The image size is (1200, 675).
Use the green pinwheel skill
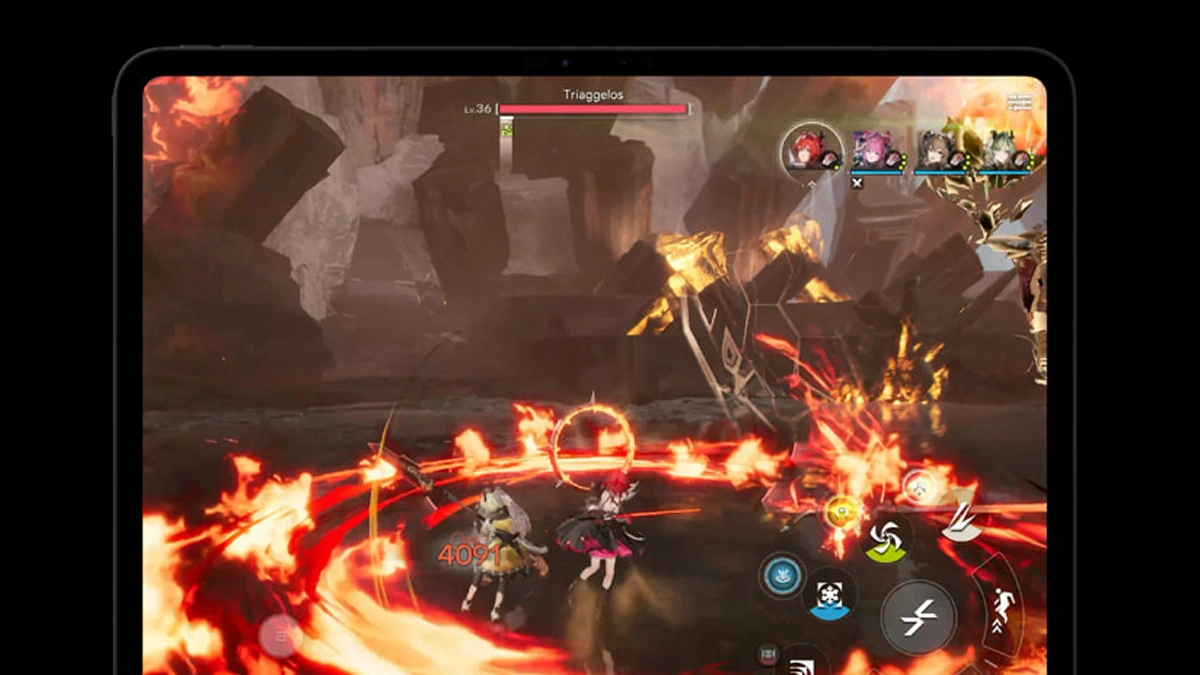(885, 540)
